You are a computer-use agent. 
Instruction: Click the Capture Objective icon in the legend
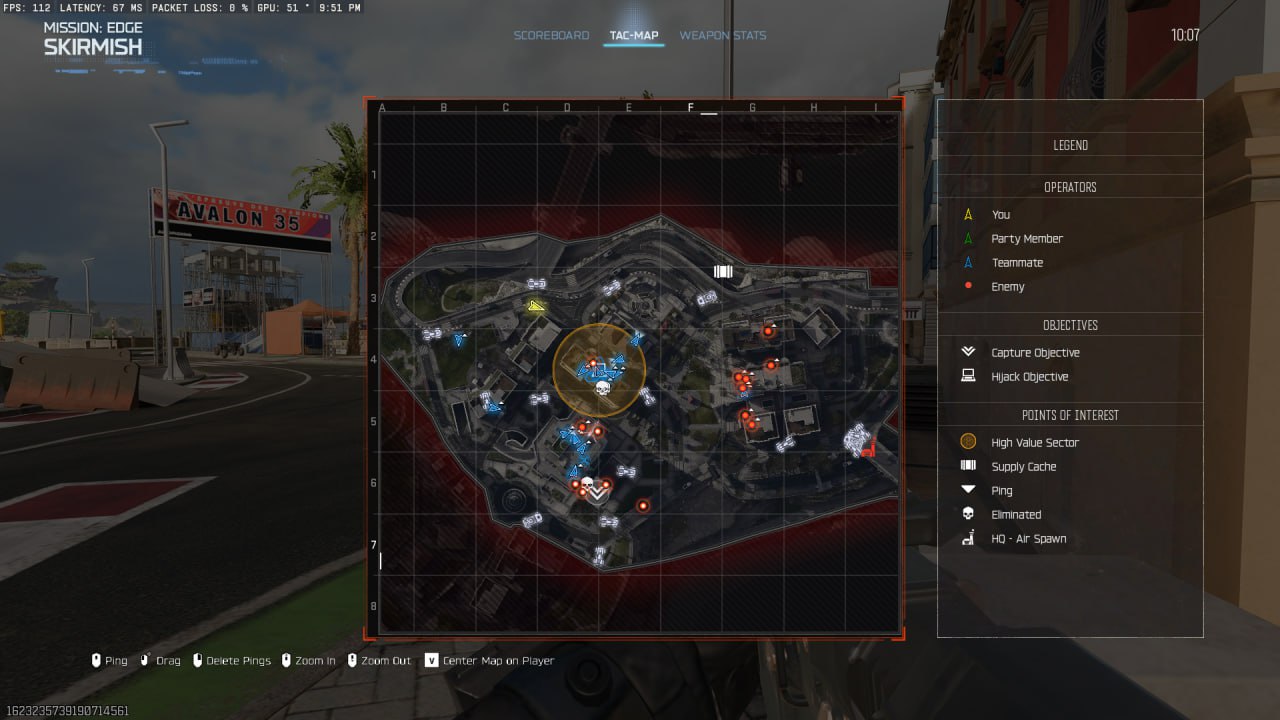click(x=967, y=352)
